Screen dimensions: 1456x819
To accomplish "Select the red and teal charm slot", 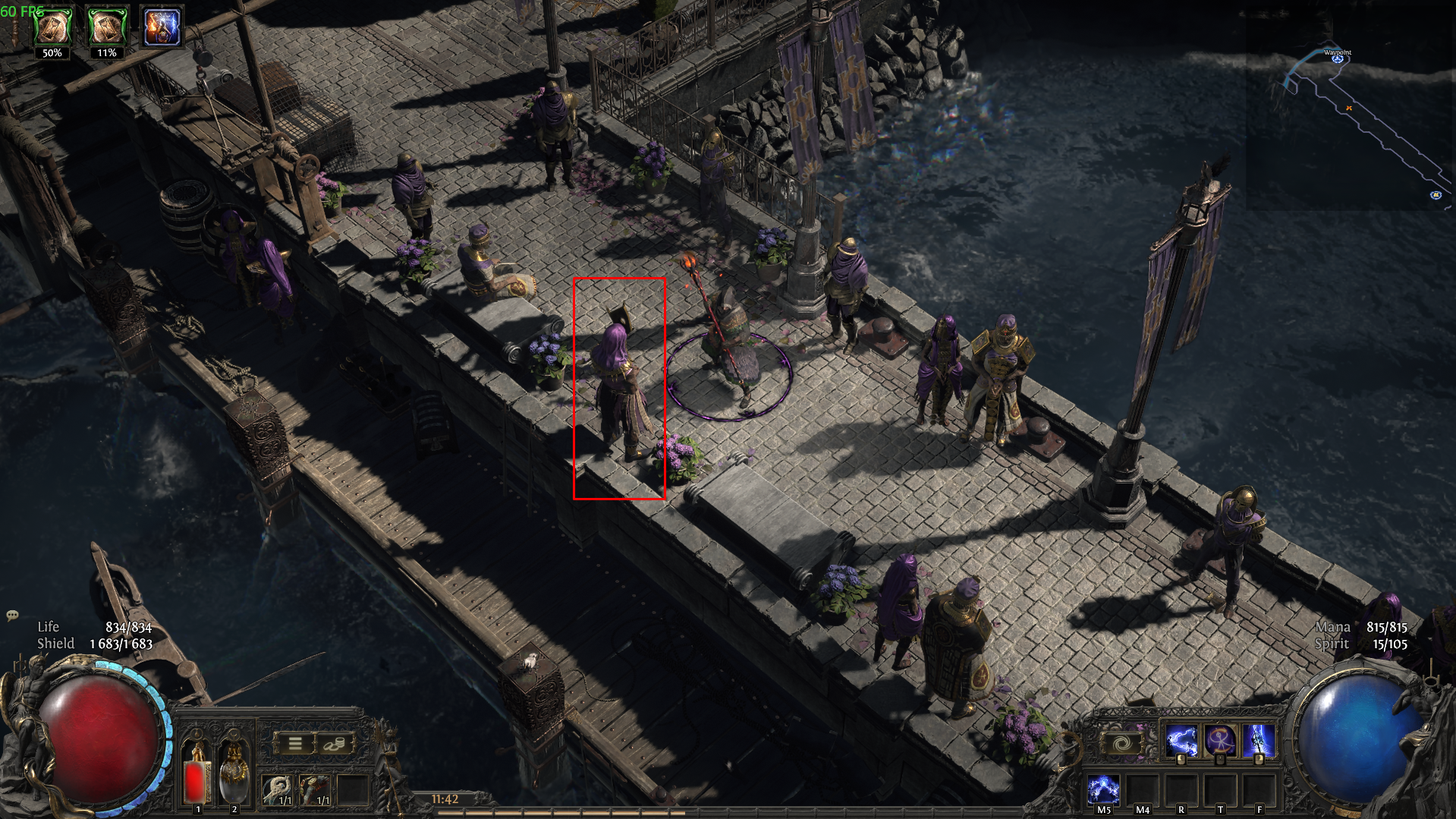I will (x=314, y=790).
